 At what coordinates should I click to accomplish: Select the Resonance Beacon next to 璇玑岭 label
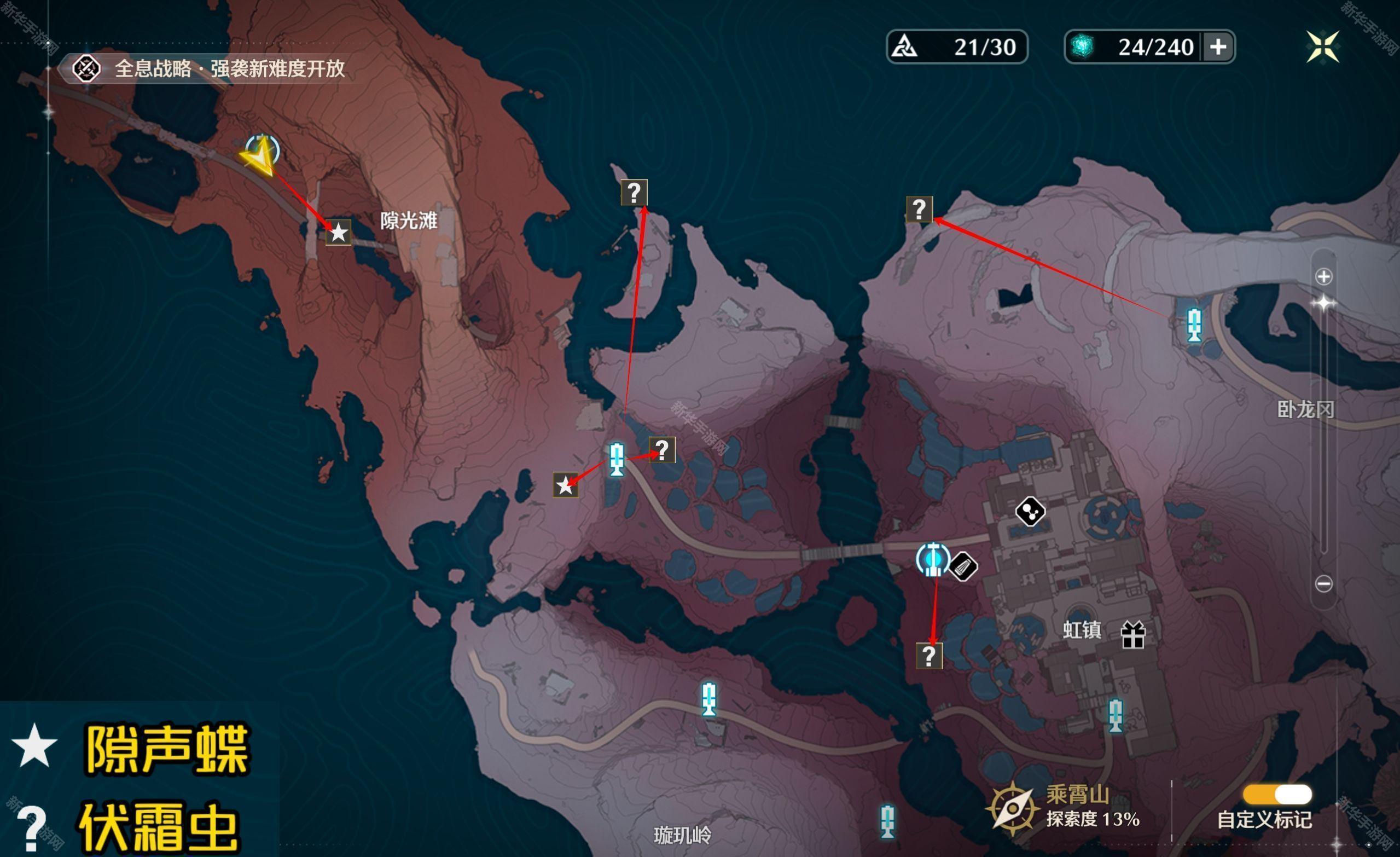(887, 821)
